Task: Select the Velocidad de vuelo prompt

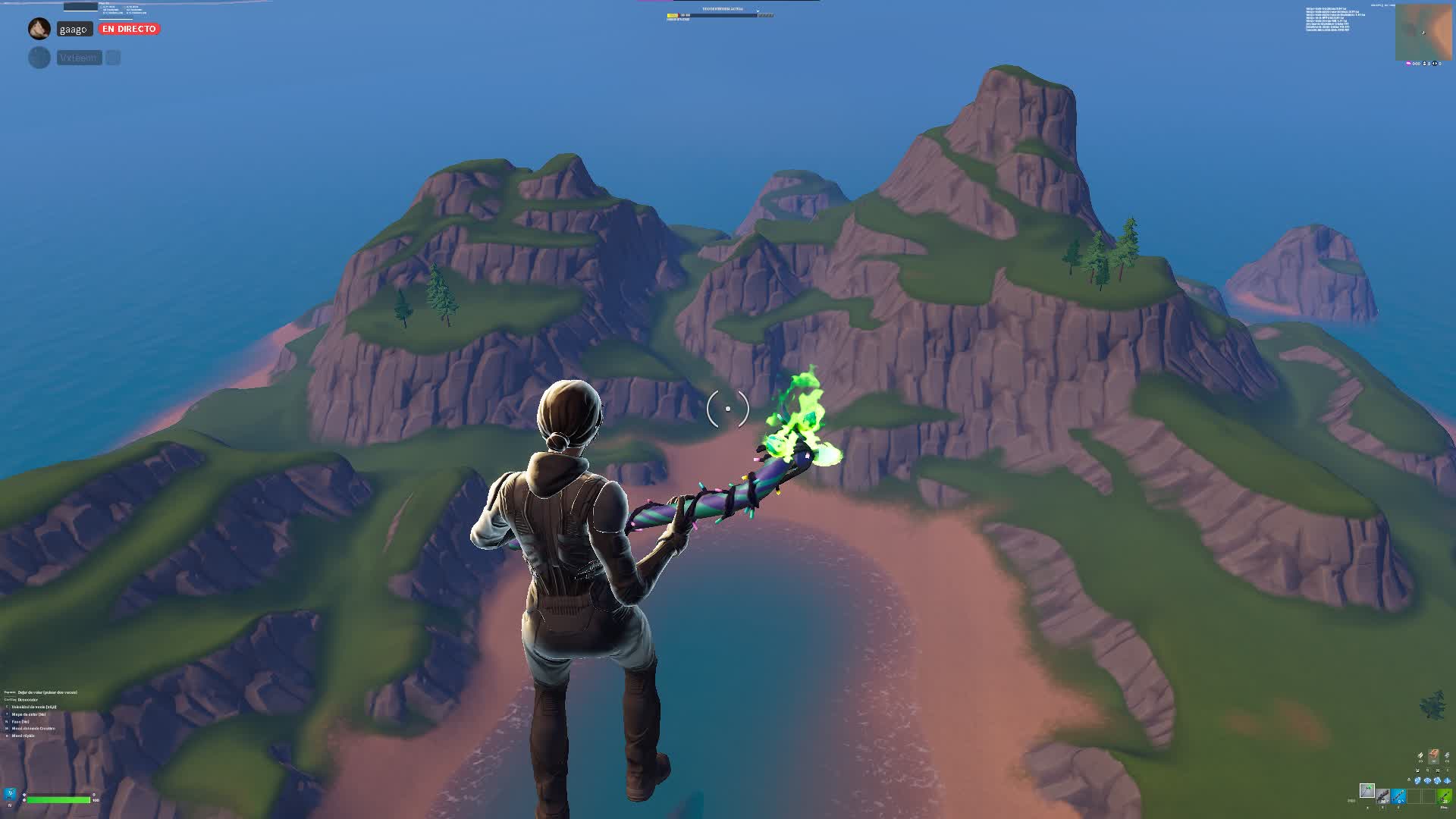Action: pos(34,707)
